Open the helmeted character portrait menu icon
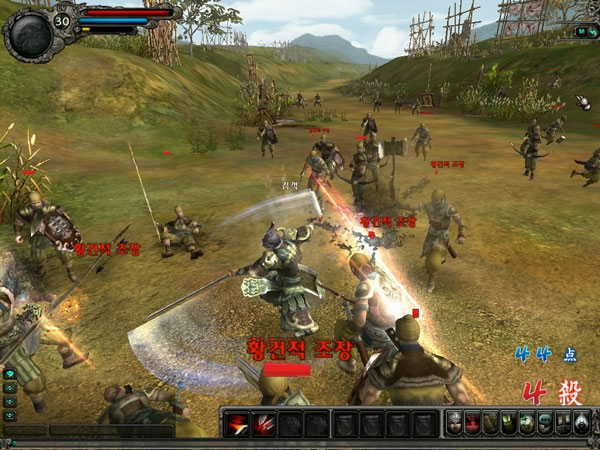Screen dimensions: 600x450 pos(454,423)
